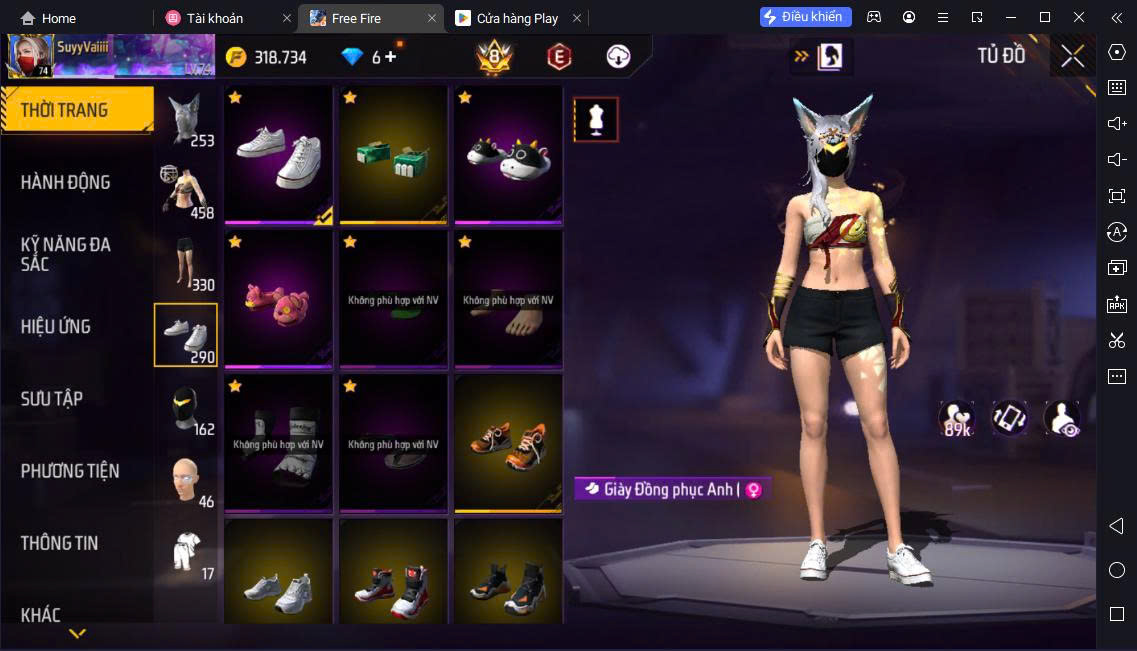Add diamonds with the plus button
Screen dimensions: 1137x651
[x=390, y=57]
